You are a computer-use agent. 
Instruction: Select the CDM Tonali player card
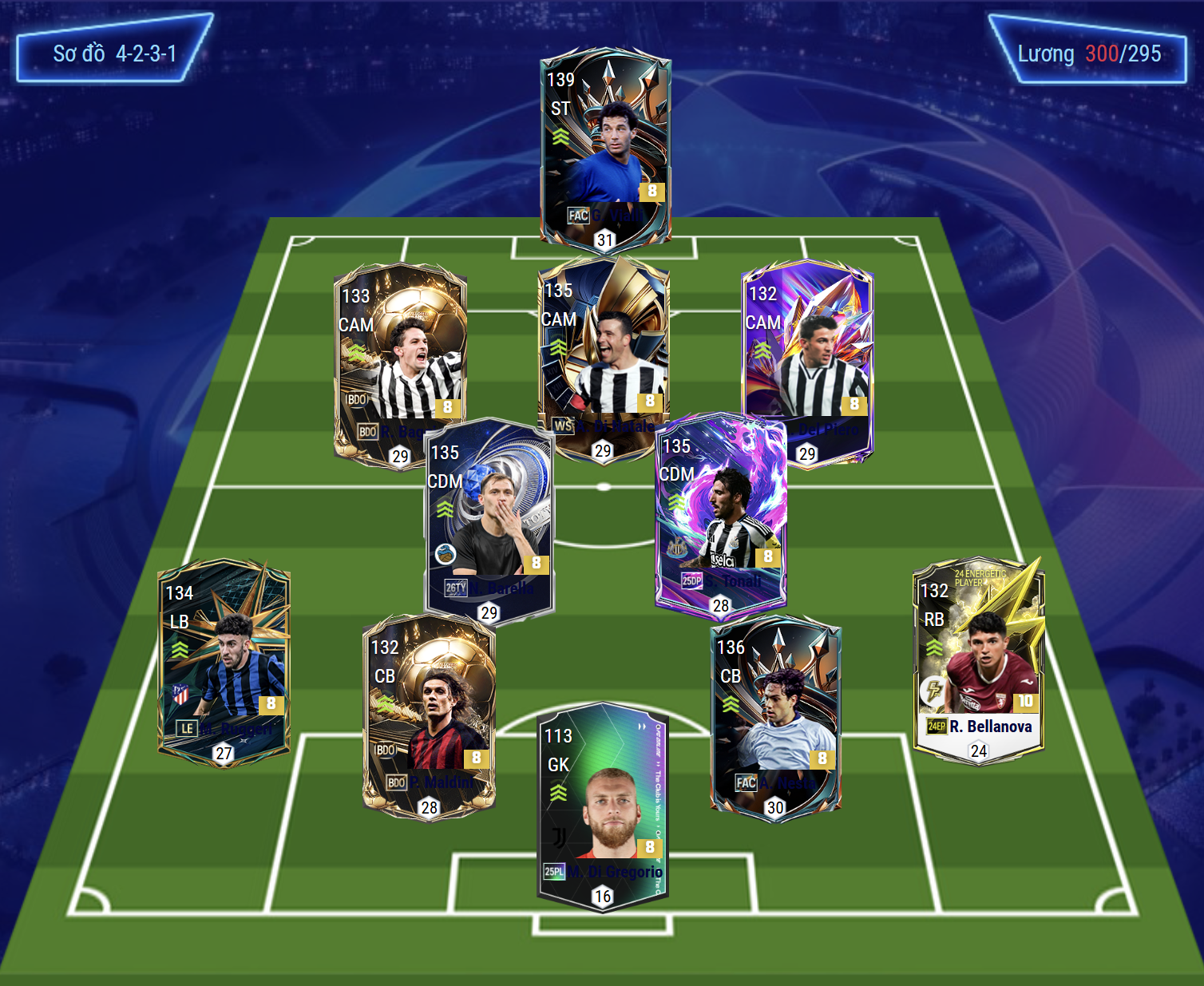[x=721, y=511]
